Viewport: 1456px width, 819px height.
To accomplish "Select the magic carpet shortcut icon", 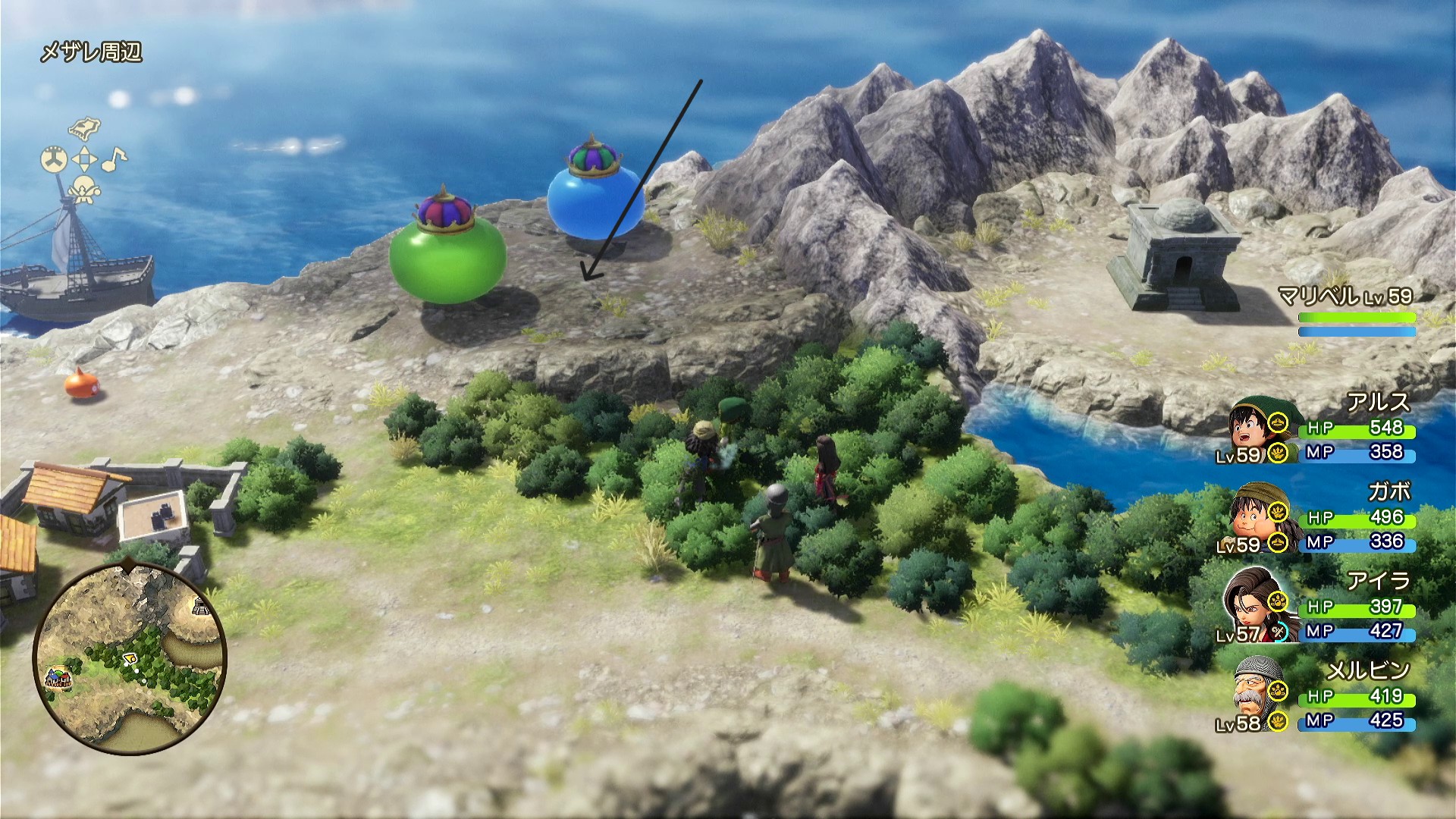I will coord(85,127).
